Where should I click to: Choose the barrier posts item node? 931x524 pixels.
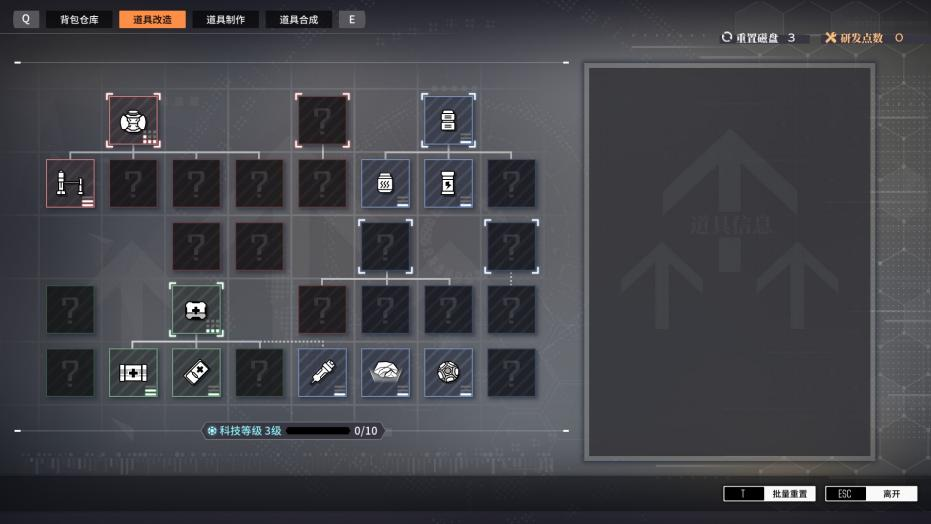(x=70, y=183)
